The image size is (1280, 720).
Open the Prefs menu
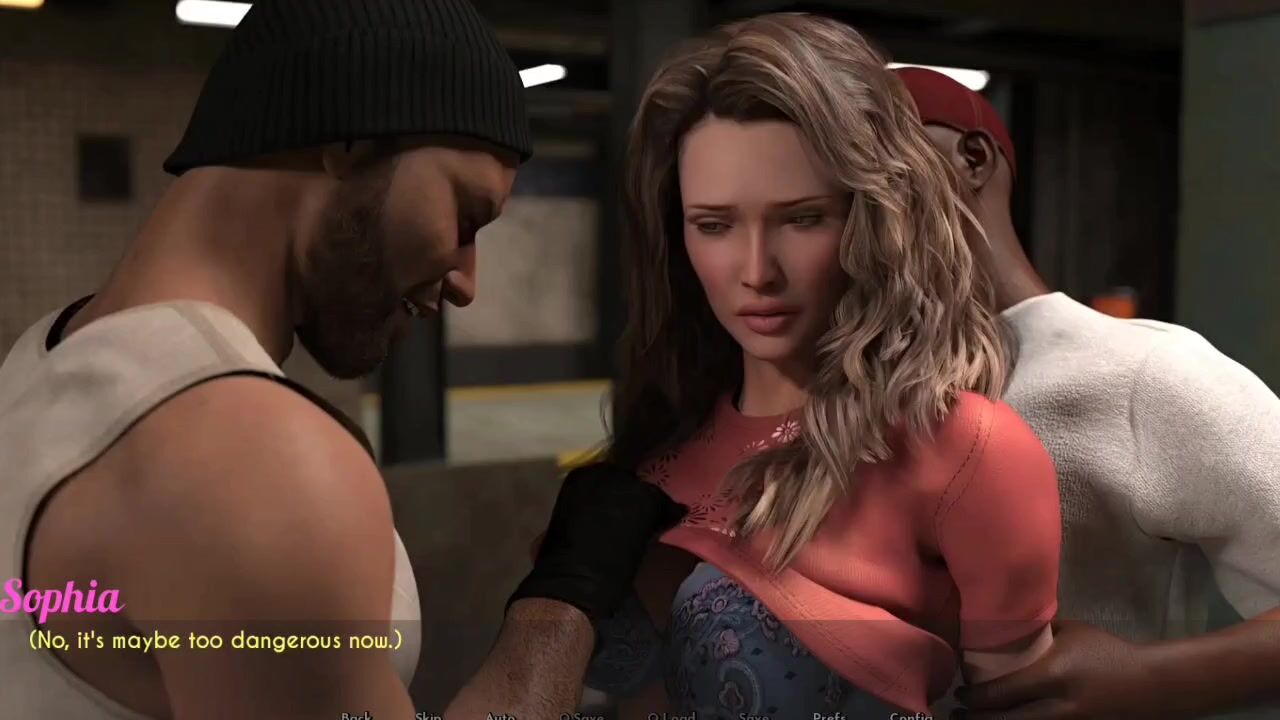tap(829, 715)
